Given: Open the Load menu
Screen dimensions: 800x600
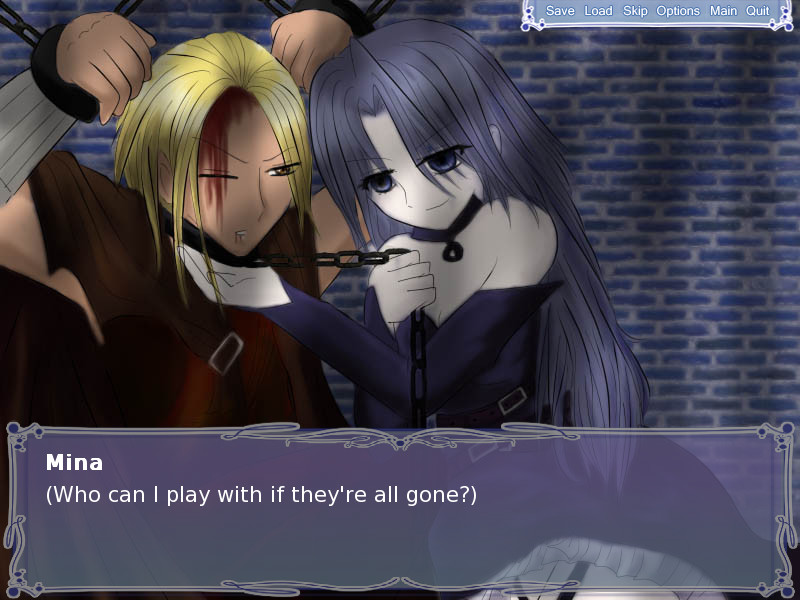Looking at the screenshot, I should point(598,11).
